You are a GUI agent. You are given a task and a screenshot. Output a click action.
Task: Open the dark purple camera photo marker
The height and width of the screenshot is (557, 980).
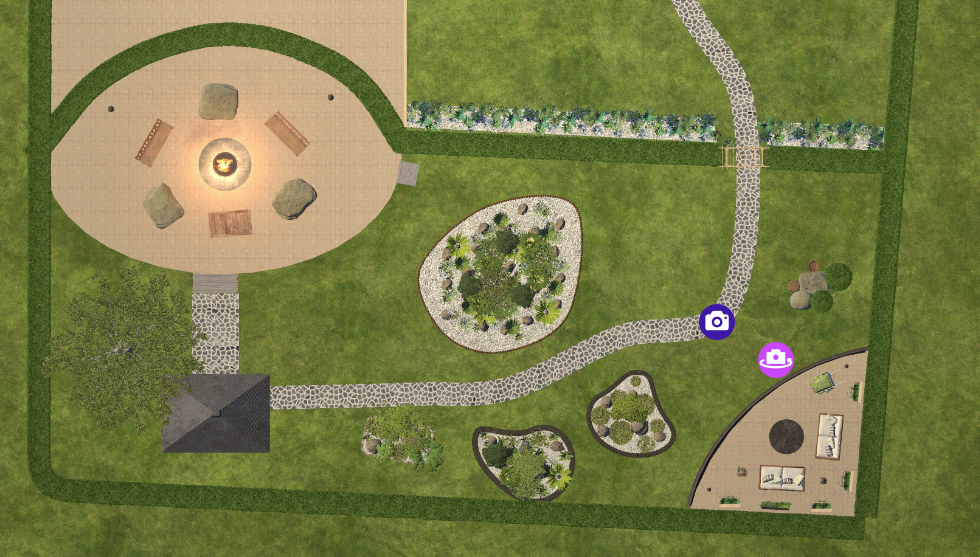pyautogui.click(x=717, y=322)
